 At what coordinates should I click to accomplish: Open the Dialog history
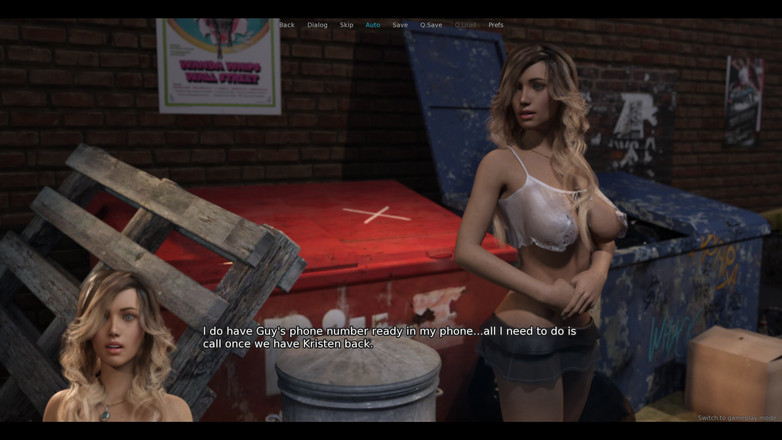coord(317,25)
